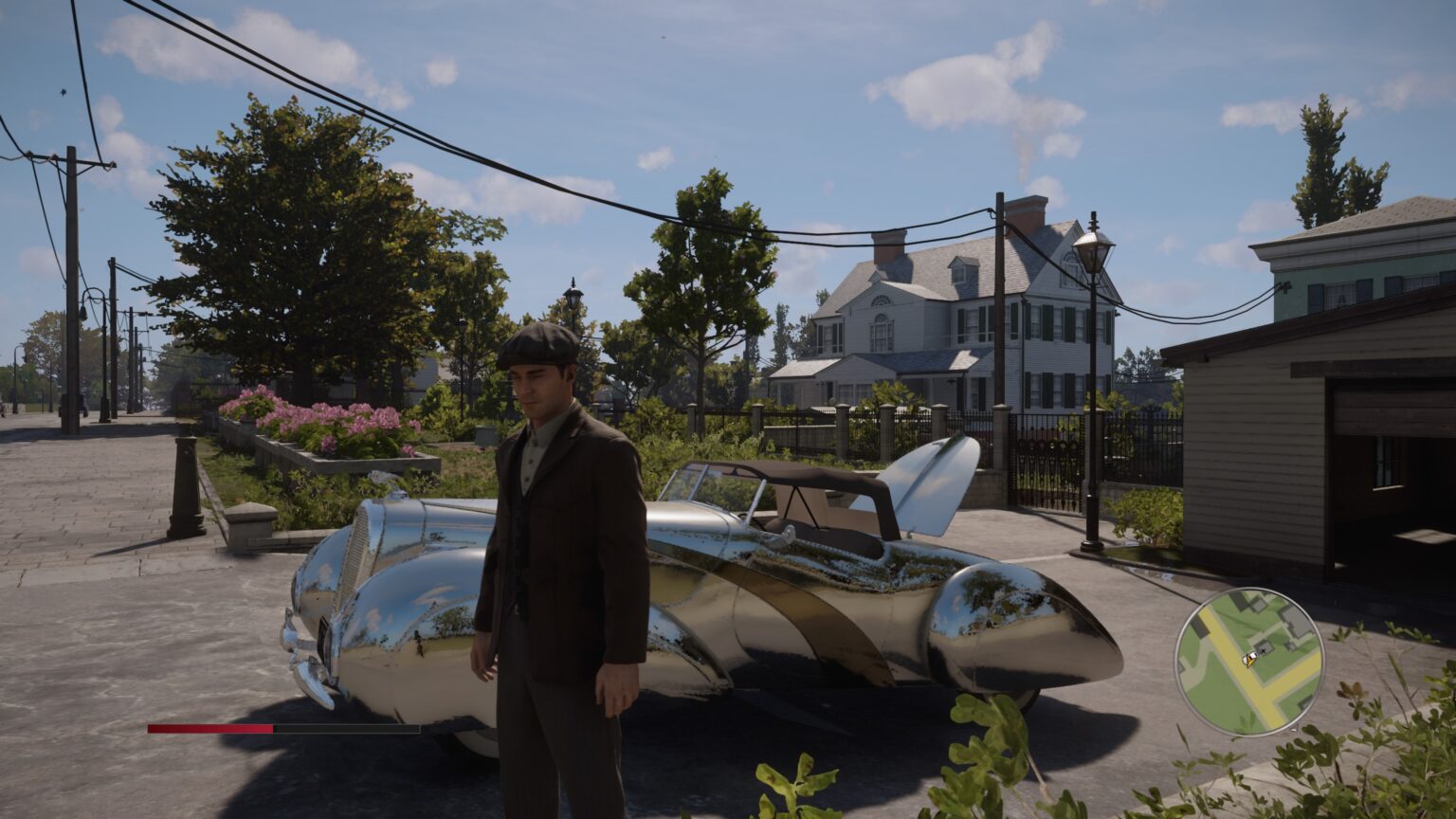Image resolution: width=1456 pixels, height=819 pixels.
Task: Click the white car icon near player marker
Action: 1253,654
